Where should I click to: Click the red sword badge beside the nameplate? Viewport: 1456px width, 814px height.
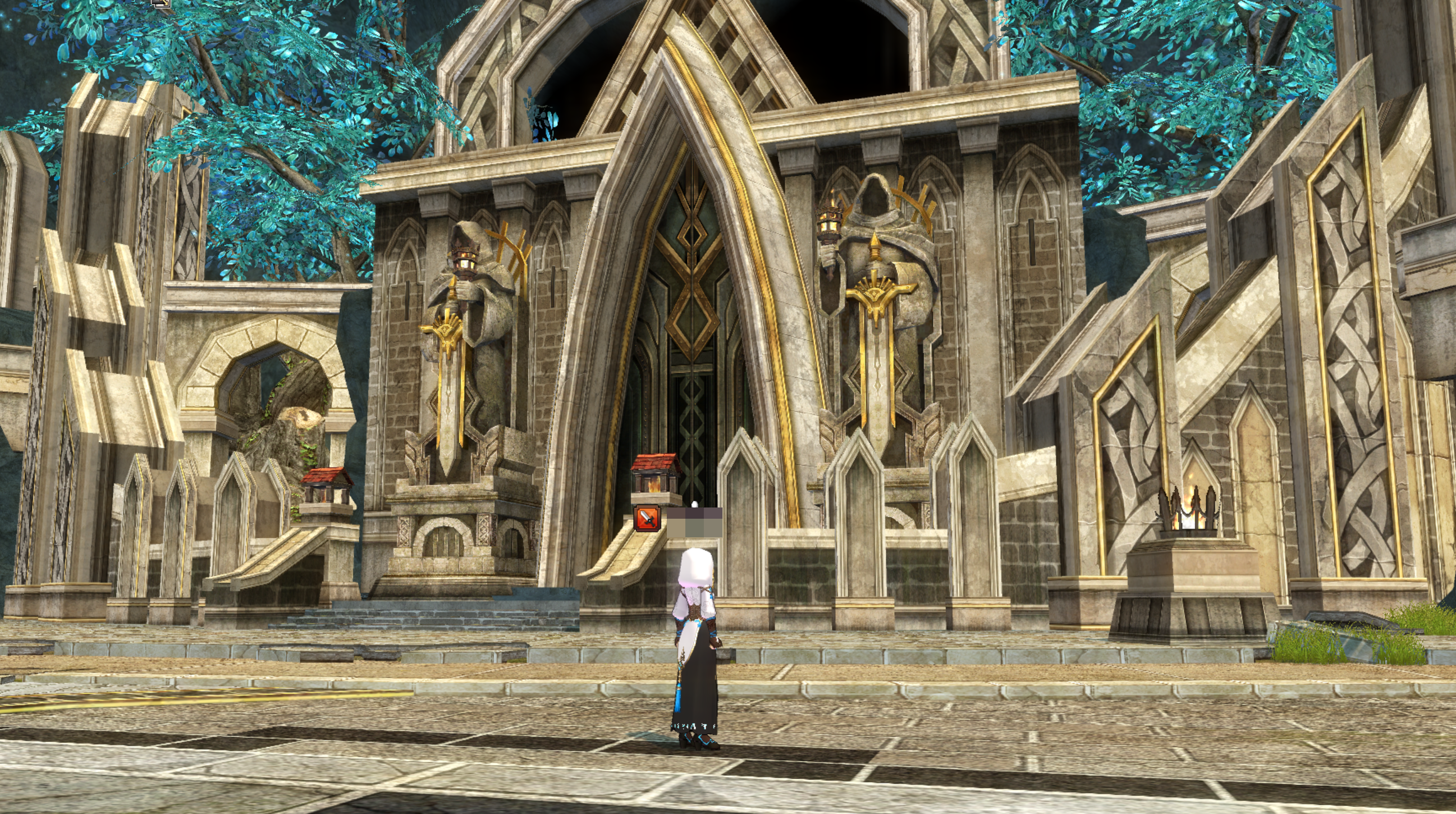point(647,518)
